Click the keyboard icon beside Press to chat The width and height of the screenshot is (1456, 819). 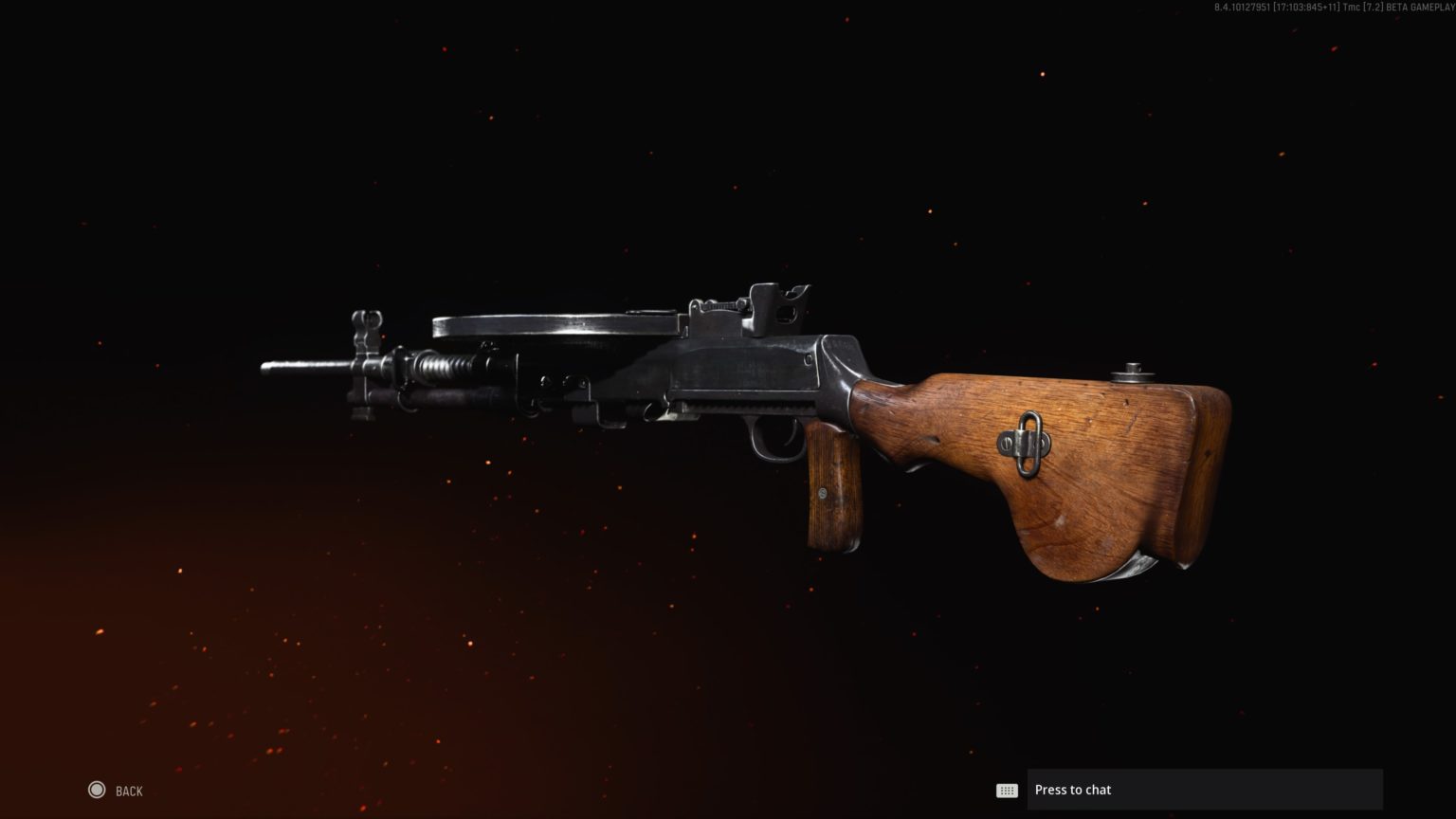1008,790
